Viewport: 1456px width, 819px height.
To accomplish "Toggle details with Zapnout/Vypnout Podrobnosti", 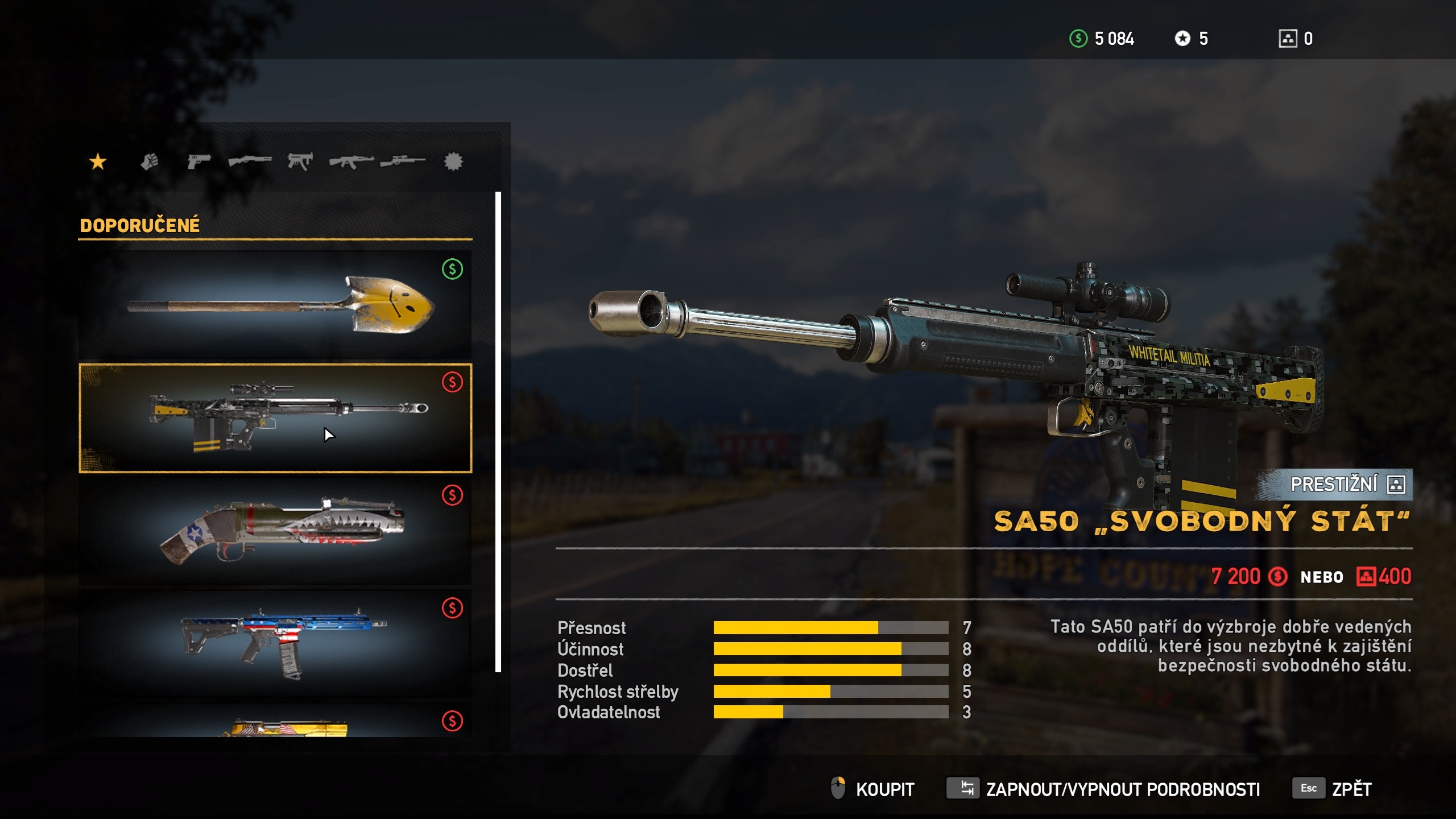I will (1103, 789).
